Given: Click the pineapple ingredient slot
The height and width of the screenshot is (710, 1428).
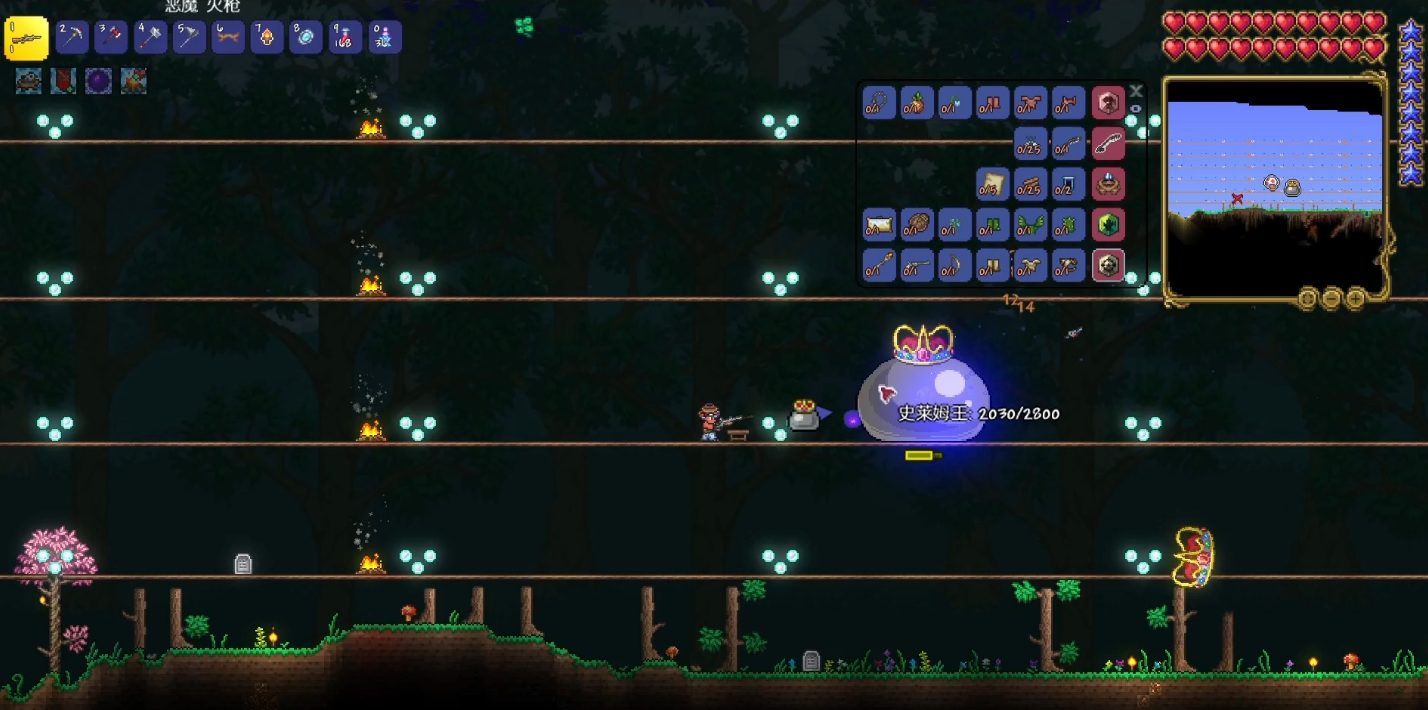Looking at the screenshot, I should [x=917, y=102].
